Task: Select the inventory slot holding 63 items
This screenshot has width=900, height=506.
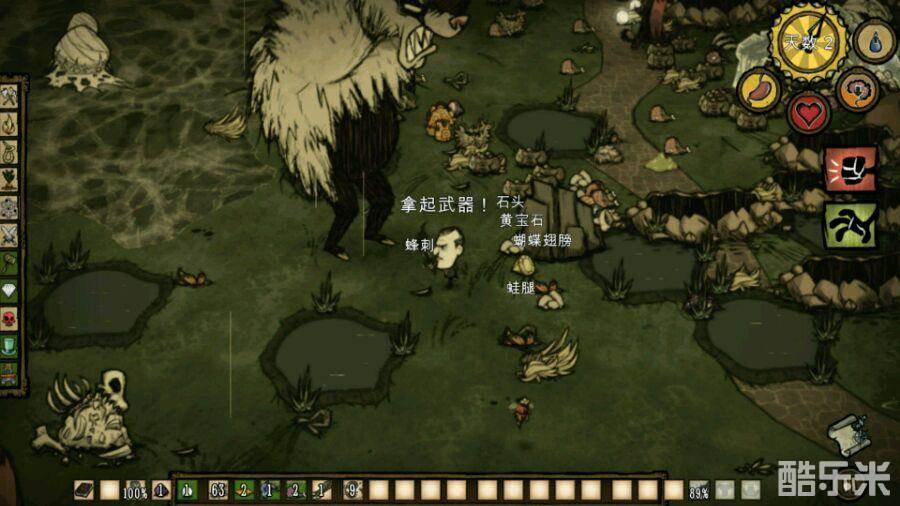Action: [x=216, y=490]
